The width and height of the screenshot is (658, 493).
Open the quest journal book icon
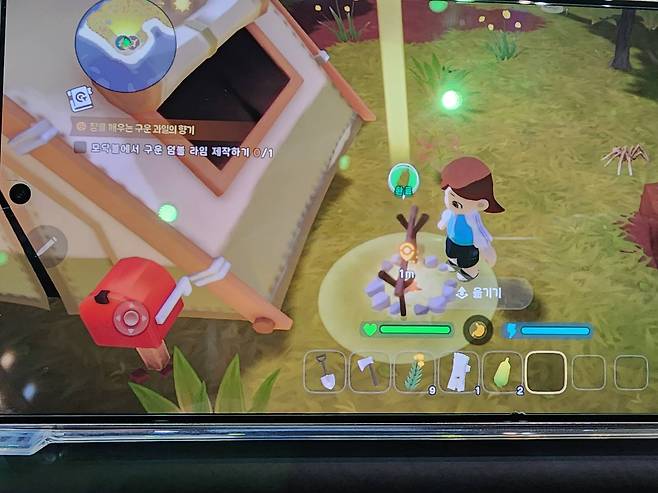point(79,97)
